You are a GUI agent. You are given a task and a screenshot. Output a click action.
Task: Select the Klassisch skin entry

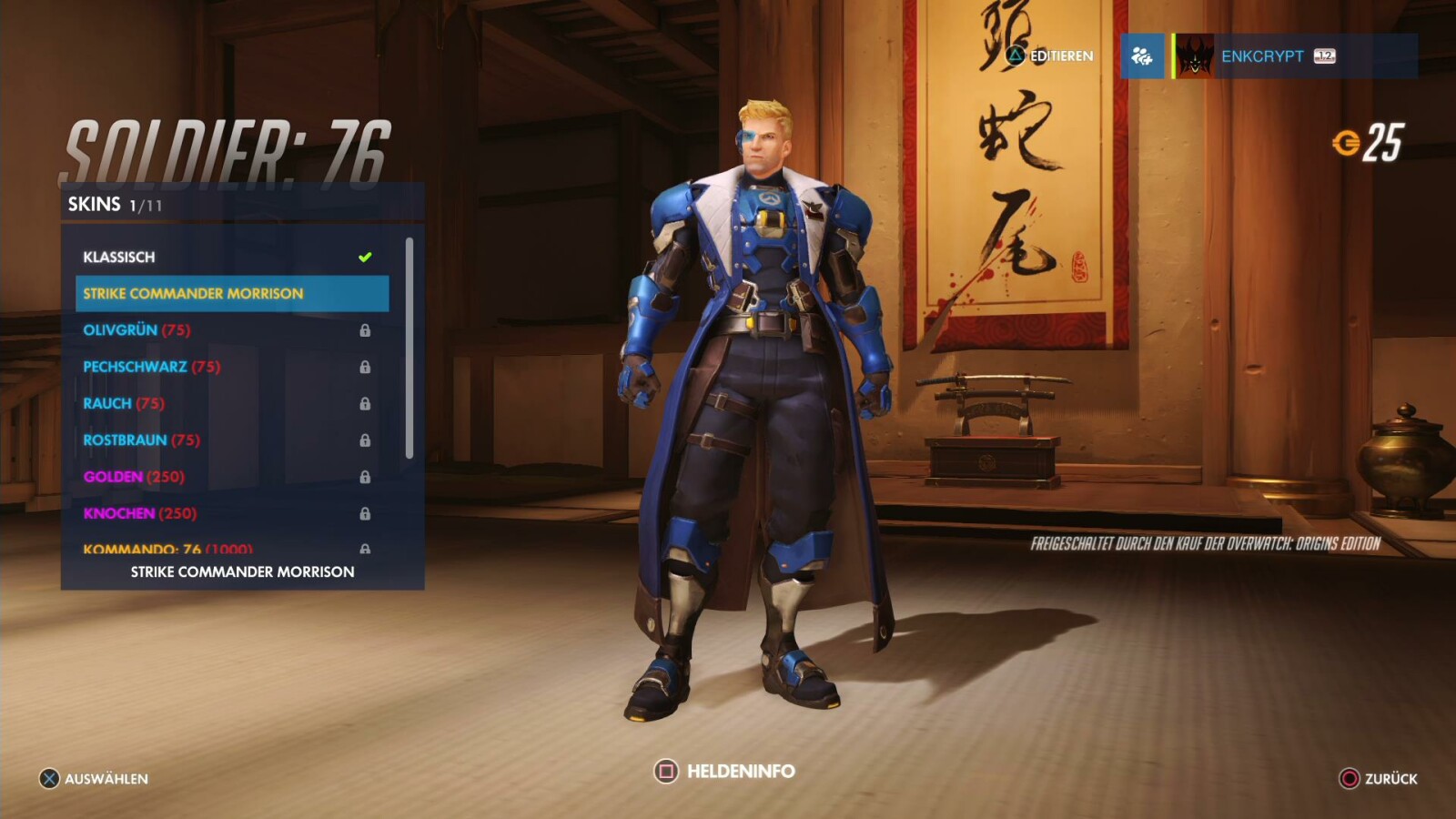[118, 258]
